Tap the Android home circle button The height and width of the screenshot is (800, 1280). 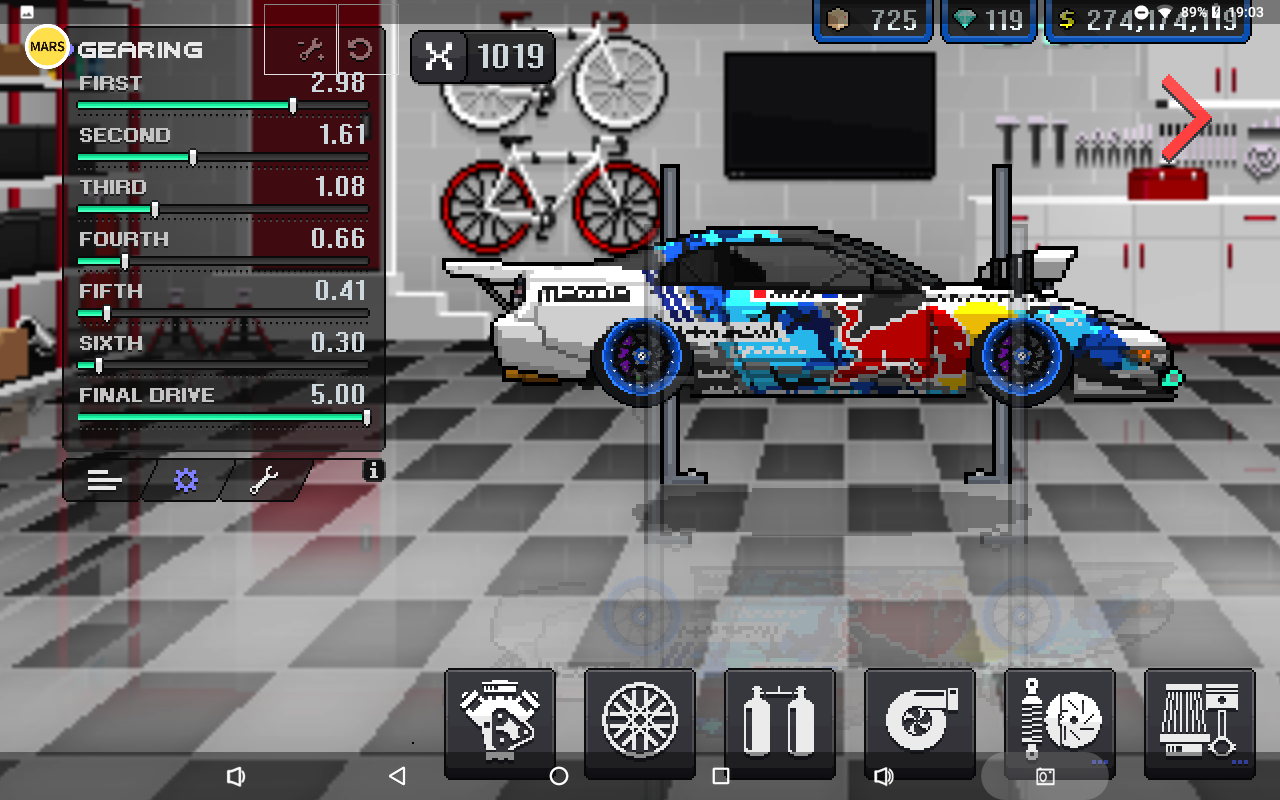click(x=559, y=776)
